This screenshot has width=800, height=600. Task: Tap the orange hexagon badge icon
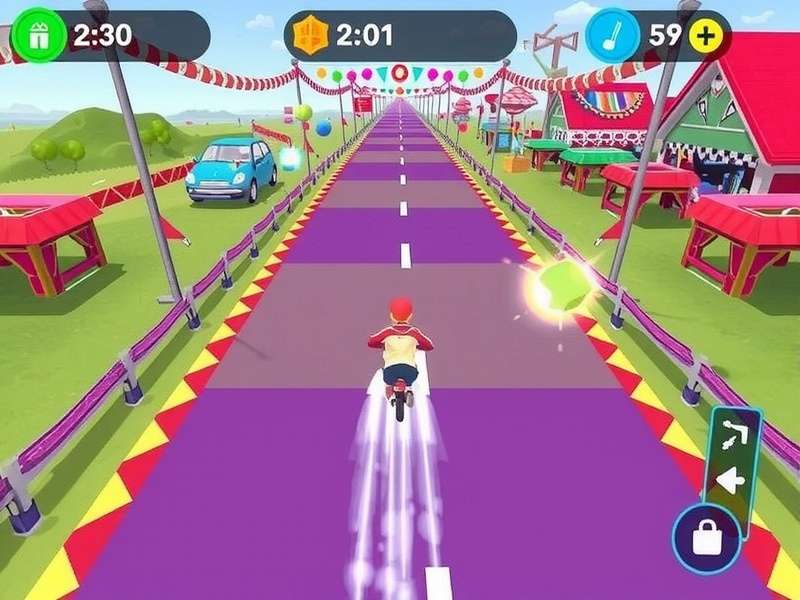pyautogui.click(x=309, y=37)
